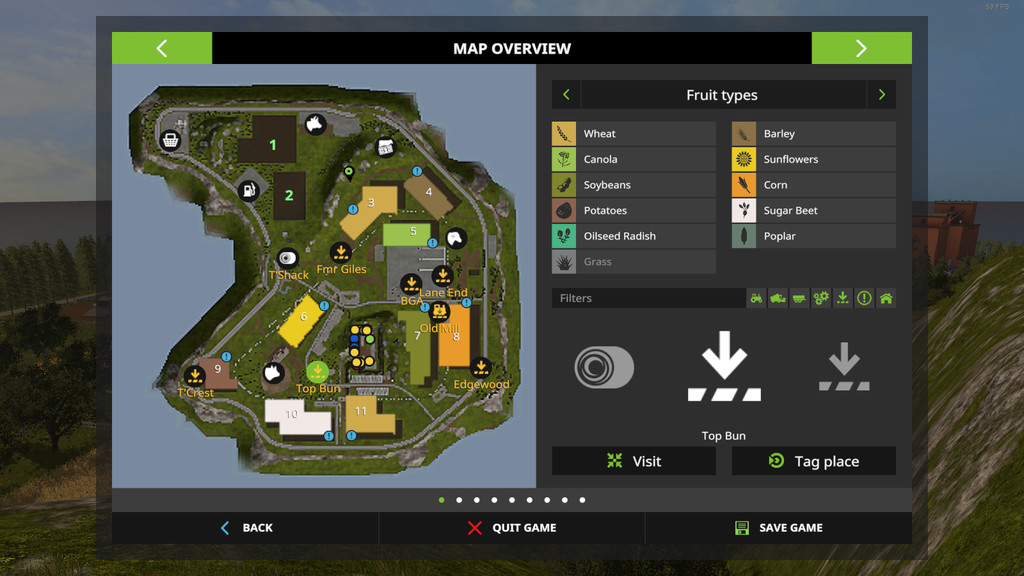Select the Sugar Beet legend entry
The width and height of the screenshot is (1024, 576).
(x=814, y=211)
